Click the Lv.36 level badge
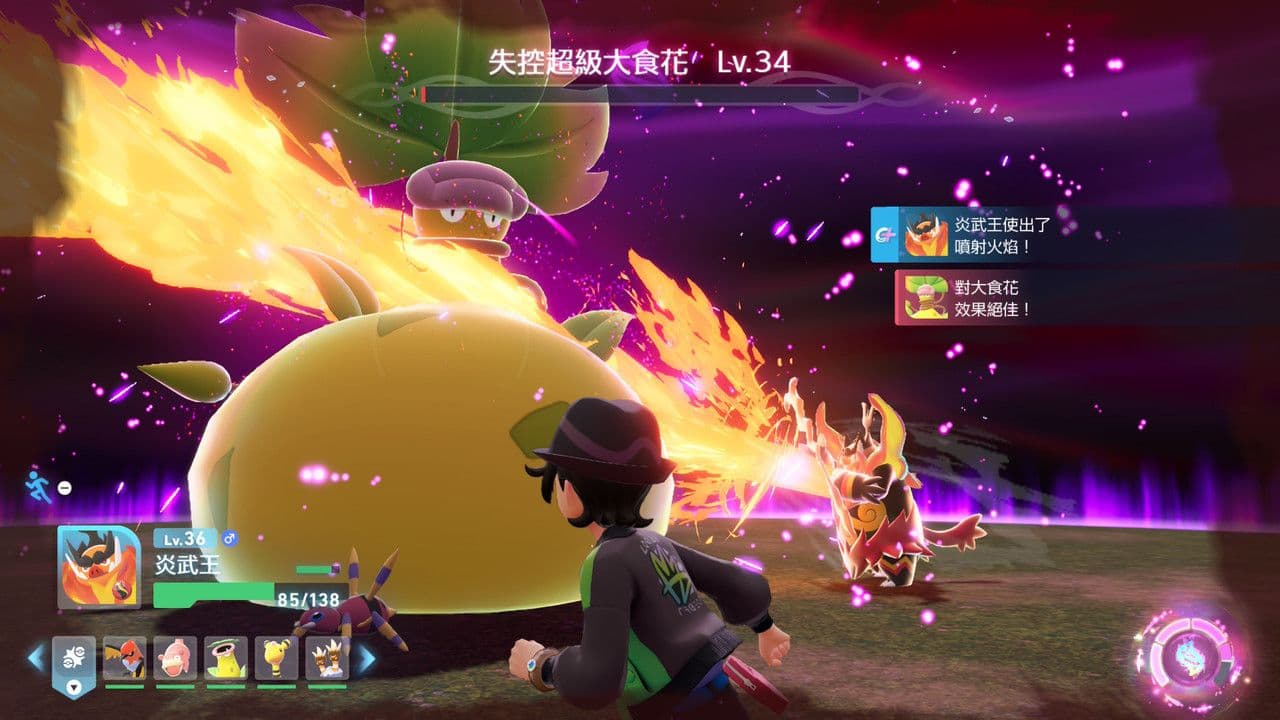 tap(183, 539)
